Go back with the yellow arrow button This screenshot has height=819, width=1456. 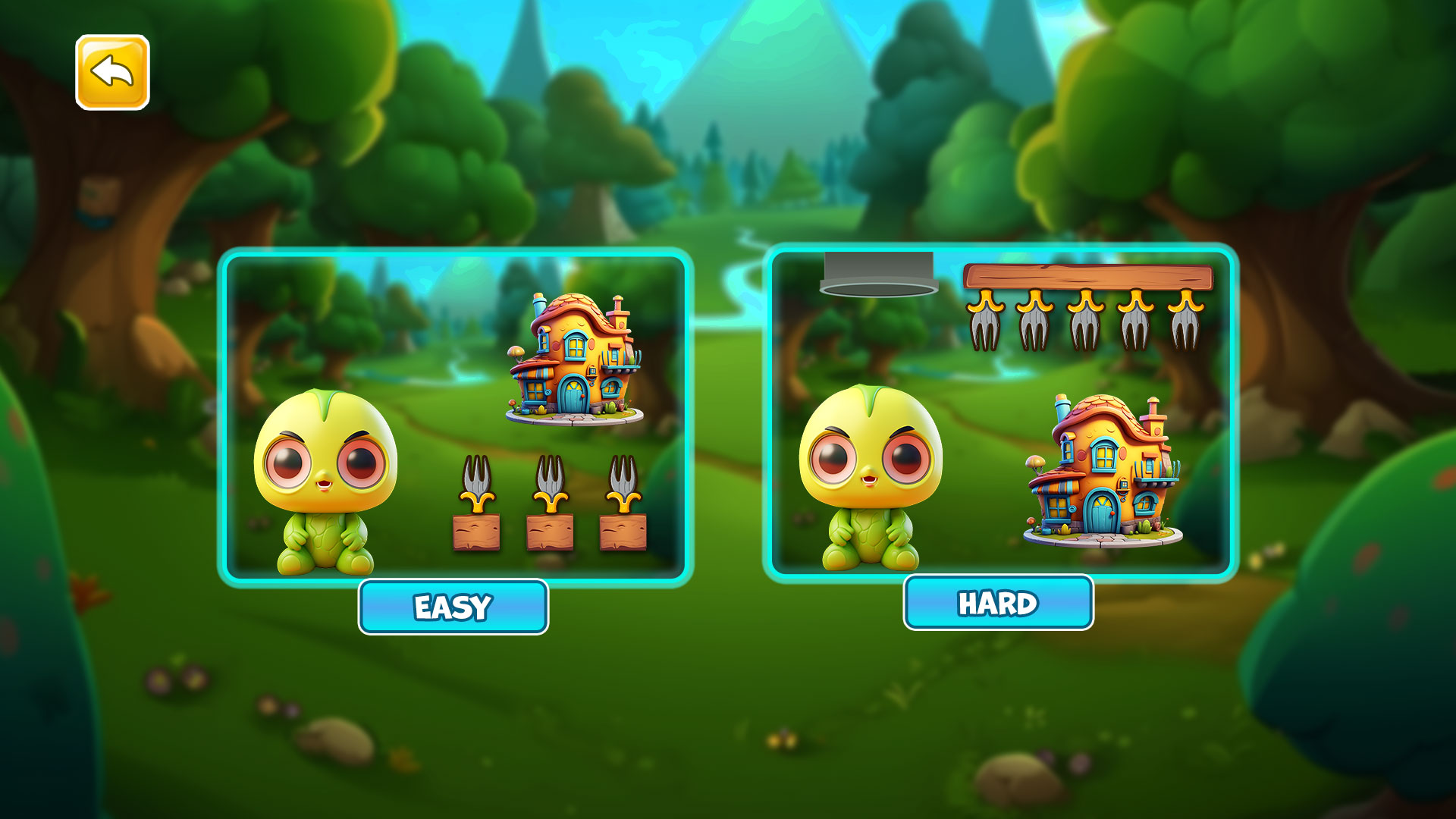(x=112, y=72)
